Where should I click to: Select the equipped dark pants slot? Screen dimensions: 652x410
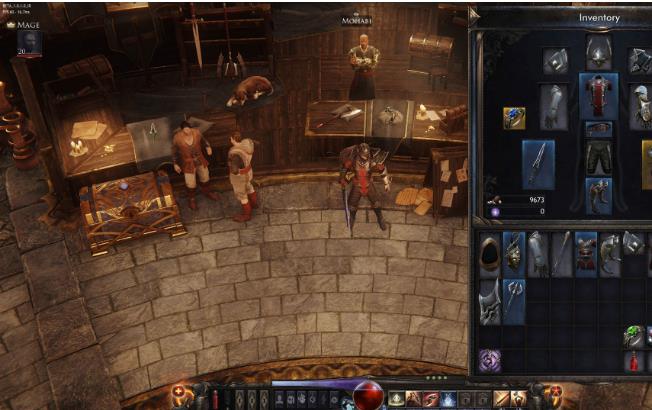pos(599,156)
